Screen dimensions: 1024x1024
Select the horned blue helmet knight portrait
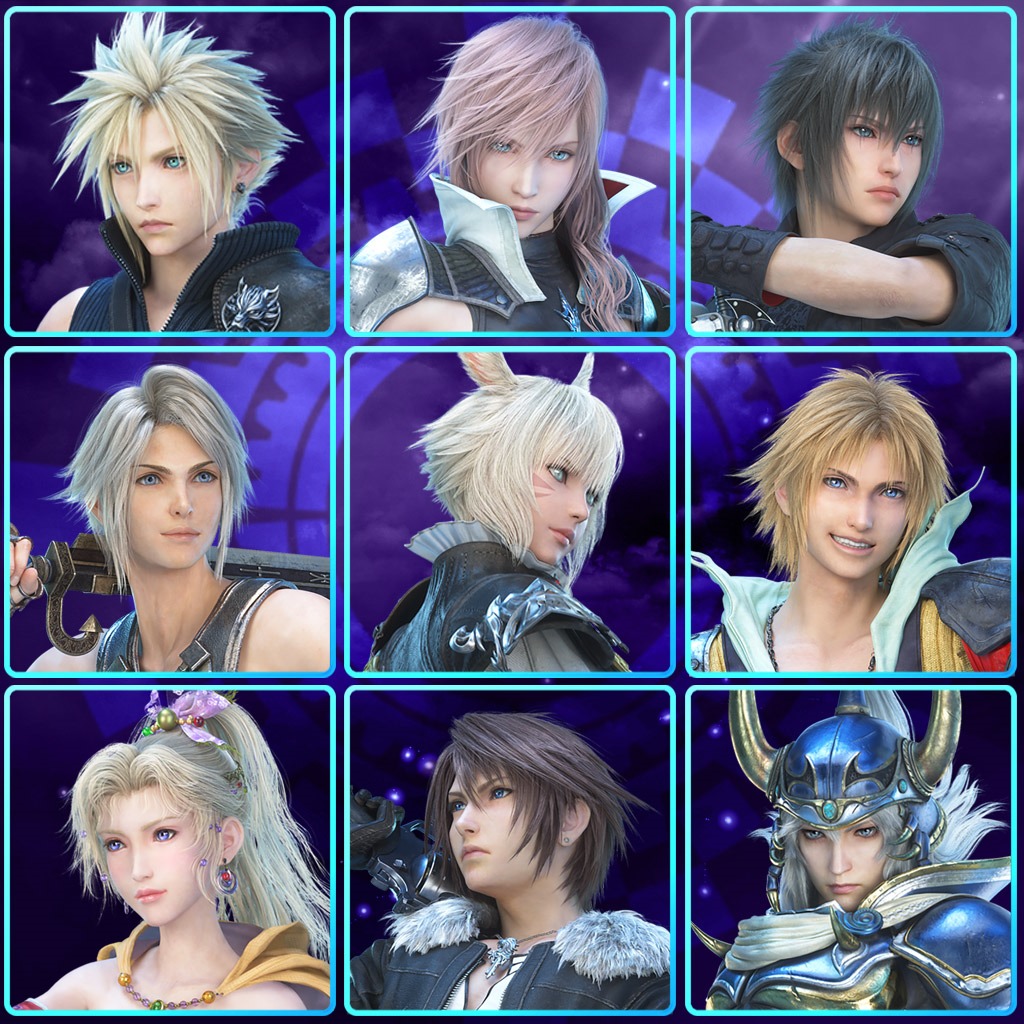click(x=850, y=851)
